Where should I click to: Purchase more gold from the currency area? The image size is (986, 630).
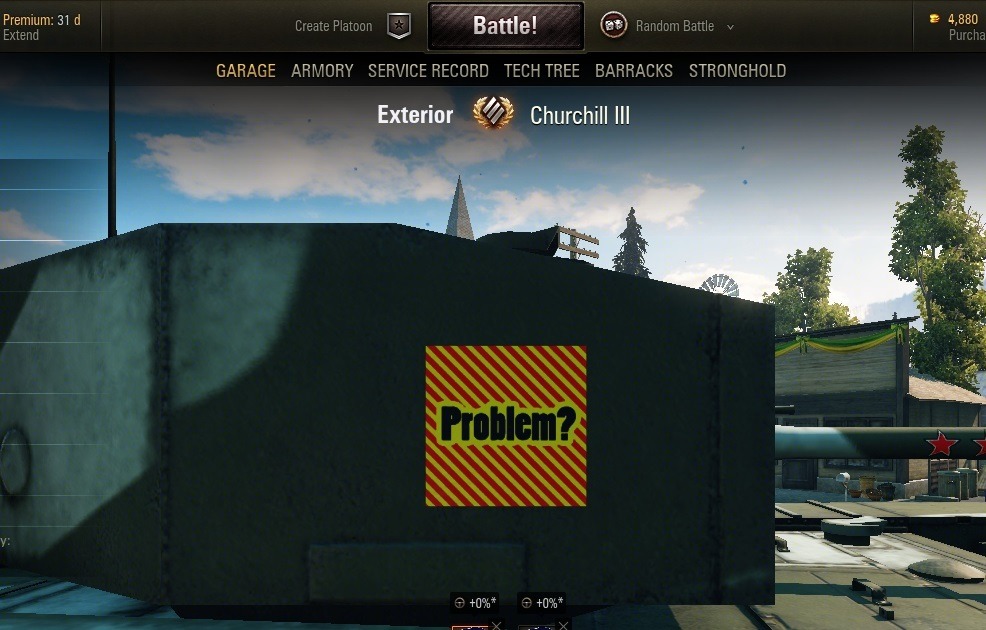966,35
